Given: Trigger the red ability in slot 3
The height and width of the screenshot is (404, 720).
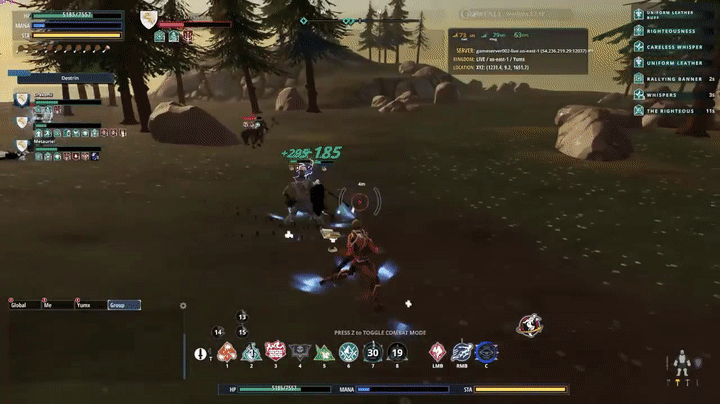Looking at the screenshot, I should pos(275,352).
